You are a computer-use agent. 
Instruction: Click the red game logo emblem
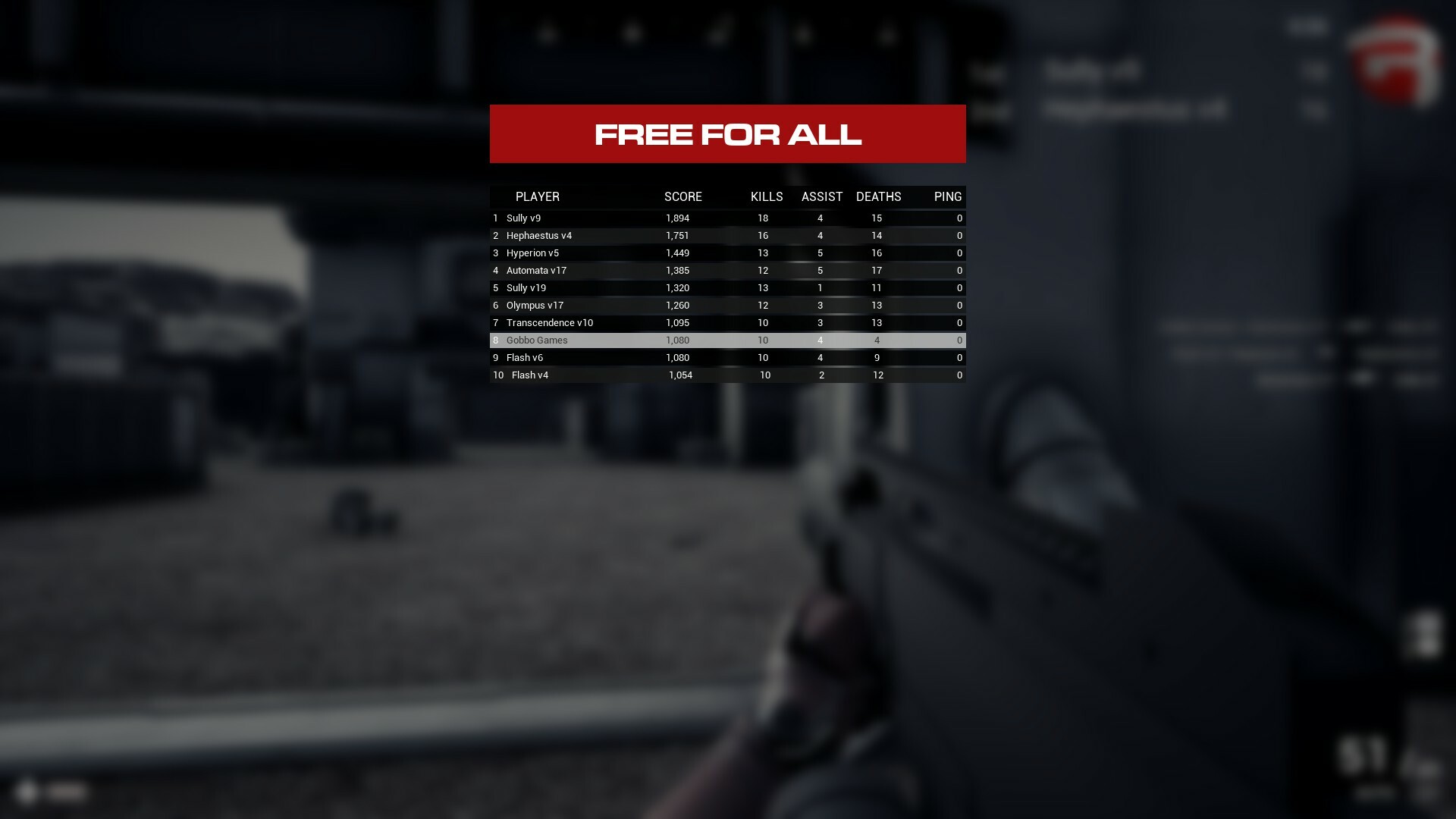click(x=1395, y=64)
